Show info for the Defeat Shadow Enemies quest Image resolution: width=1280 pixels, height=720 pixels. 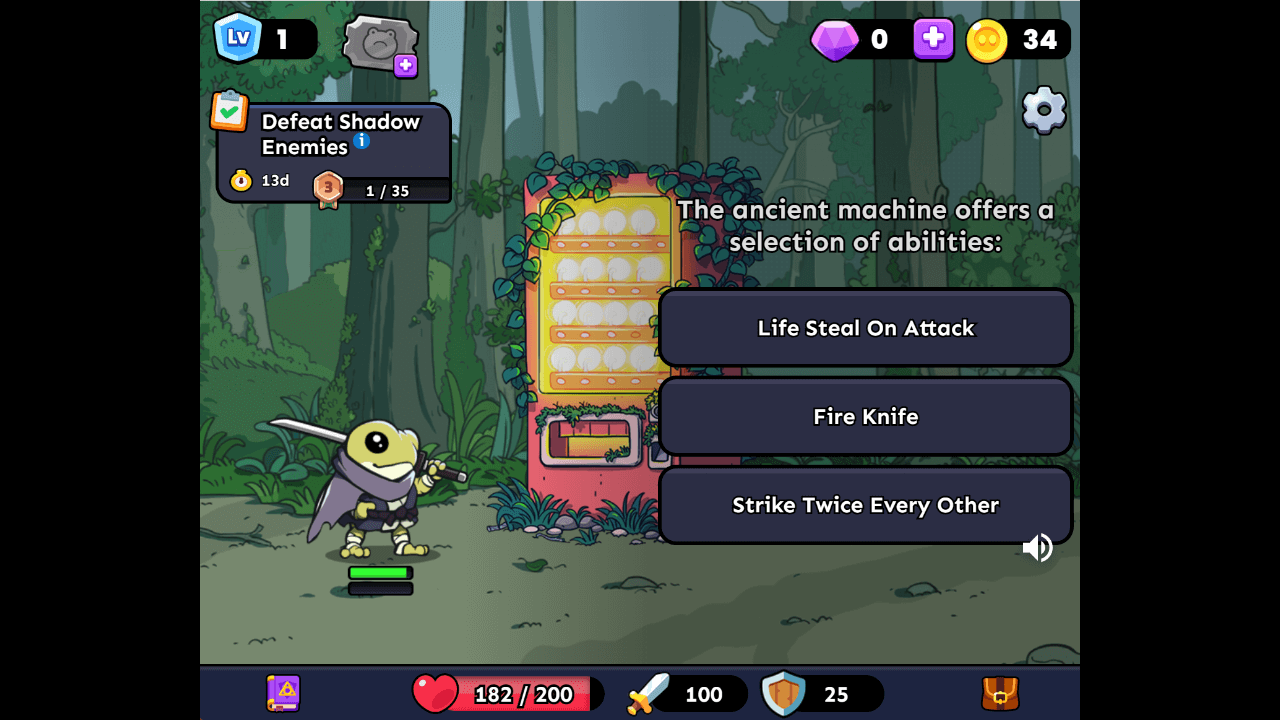click(362, 141)
